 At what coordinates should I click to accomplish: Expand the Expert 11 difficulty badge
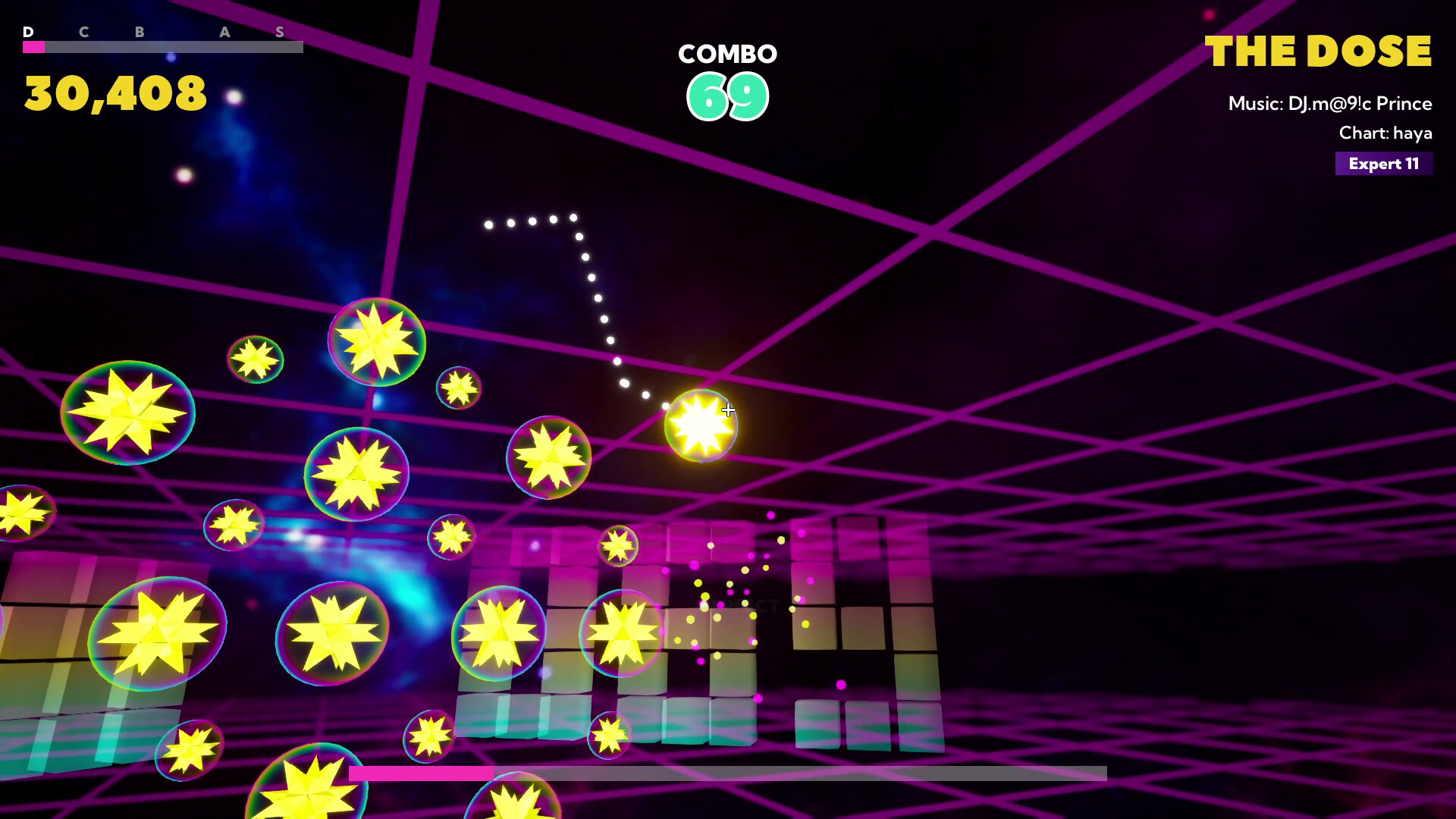click(1383, 163)
